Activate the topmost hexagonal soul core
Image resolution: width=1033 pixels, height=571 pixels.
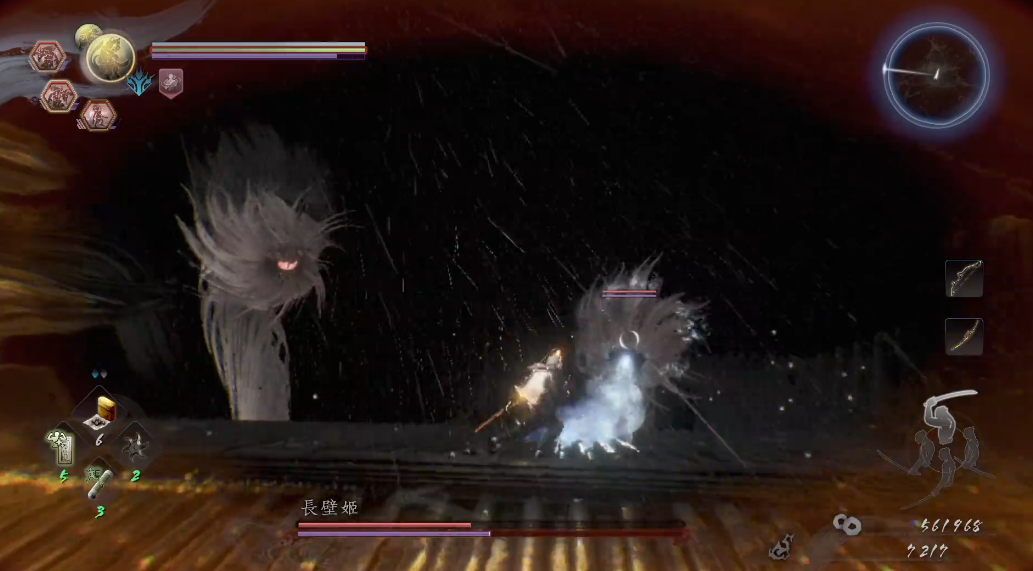[x=47, y=57]
